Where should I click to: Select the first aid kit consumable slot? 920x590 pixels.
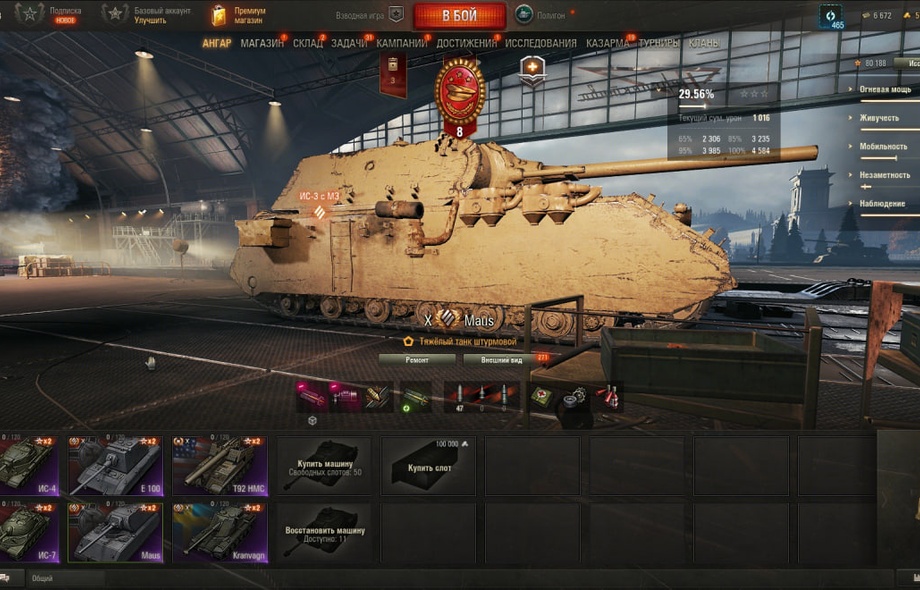click(x=541, y=396)
